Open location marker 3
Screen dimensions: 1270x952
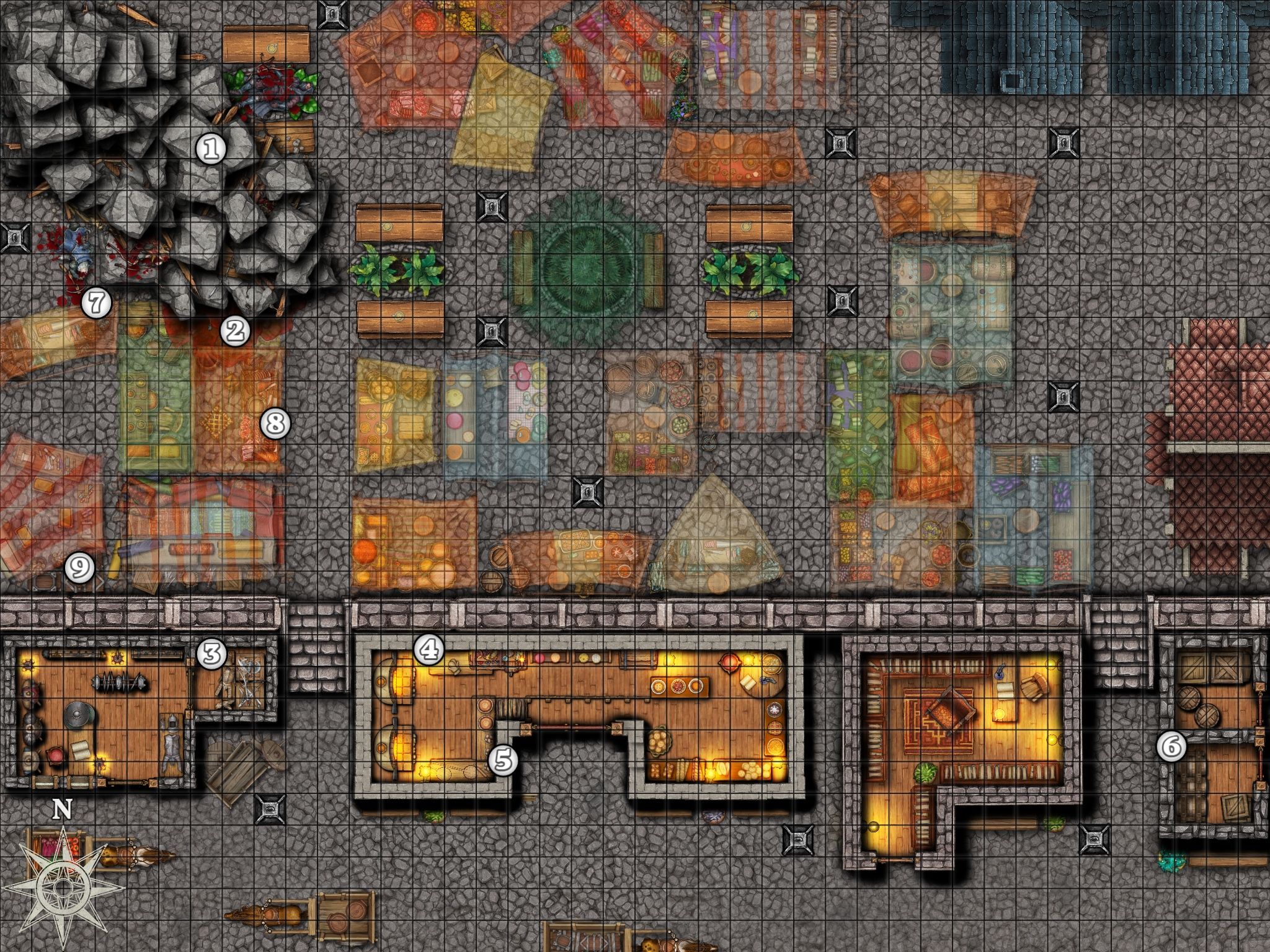211,653
